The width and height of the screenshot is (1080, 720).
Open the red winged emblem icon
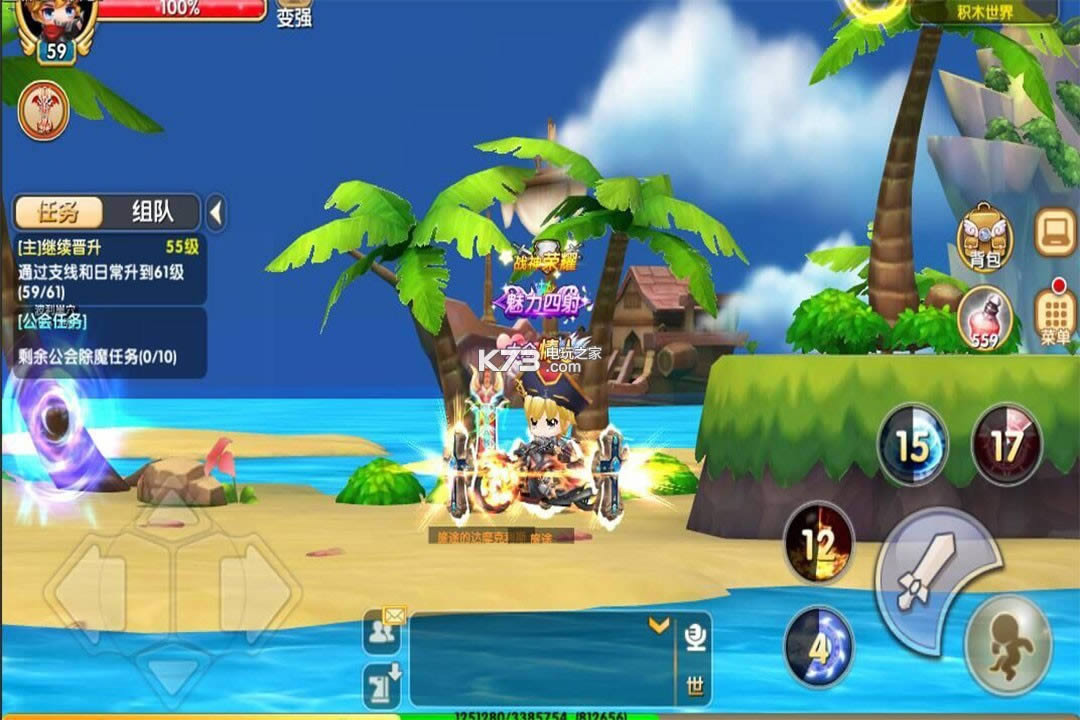[x=44, y=110]
